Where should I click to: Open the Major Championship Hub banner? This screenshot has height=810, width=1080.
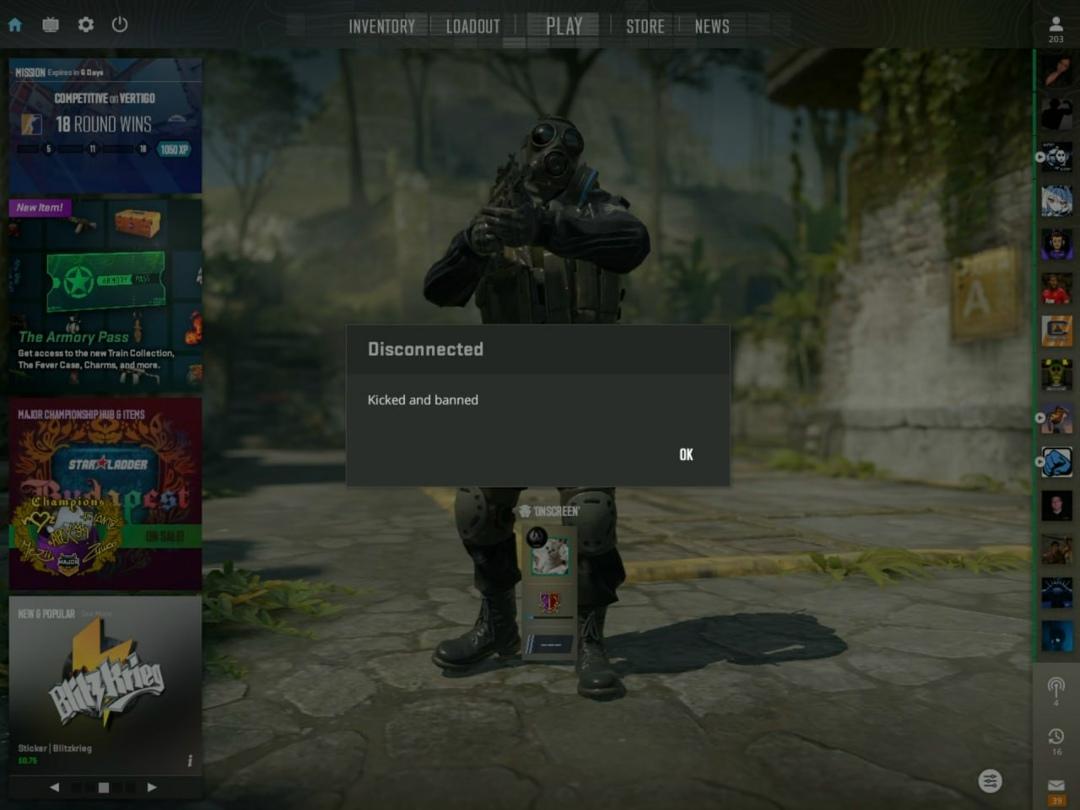[105, 492]
